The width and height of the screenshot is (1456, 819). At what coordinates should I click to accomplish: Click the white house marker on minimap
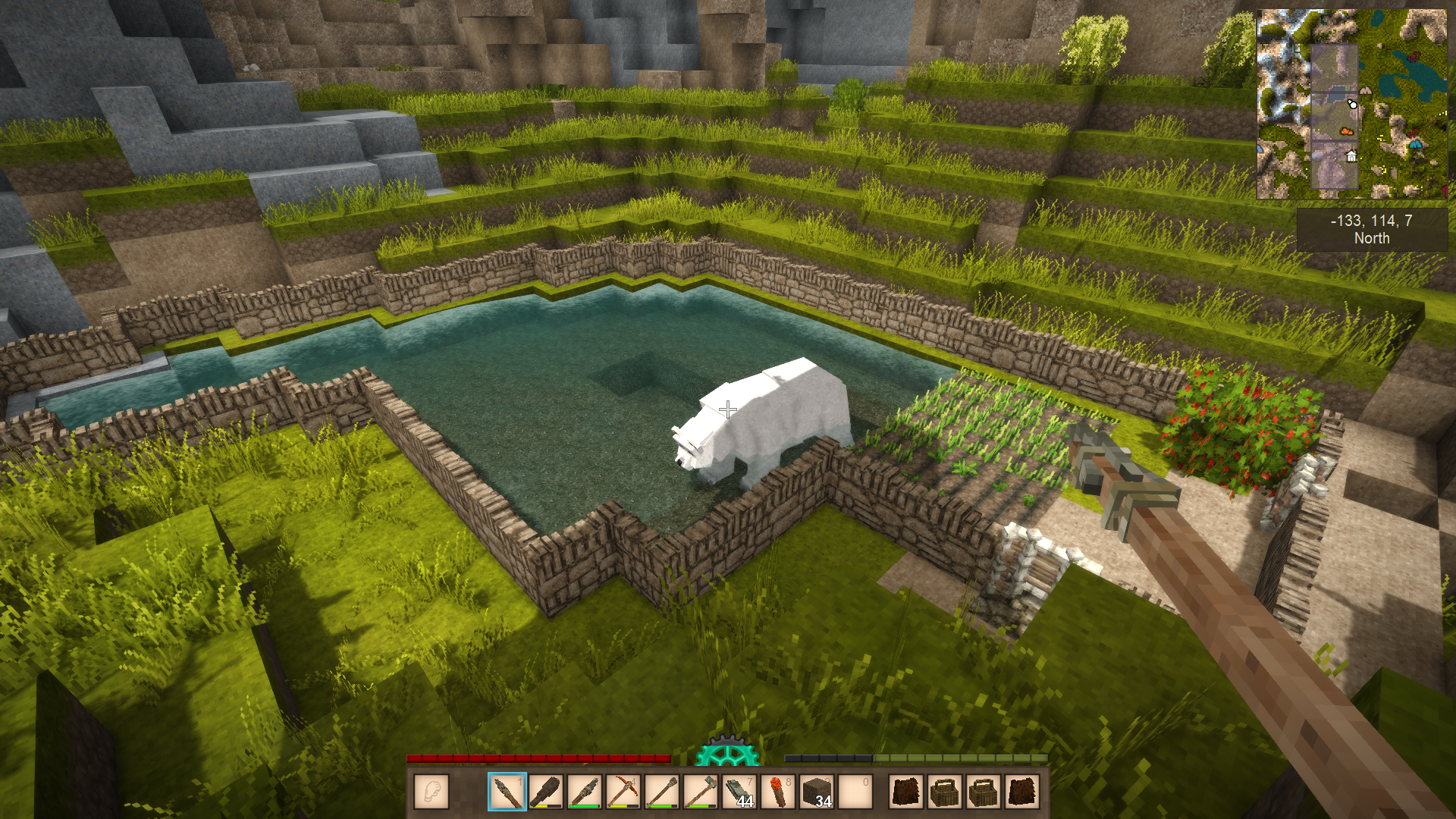click(1351, 157)
